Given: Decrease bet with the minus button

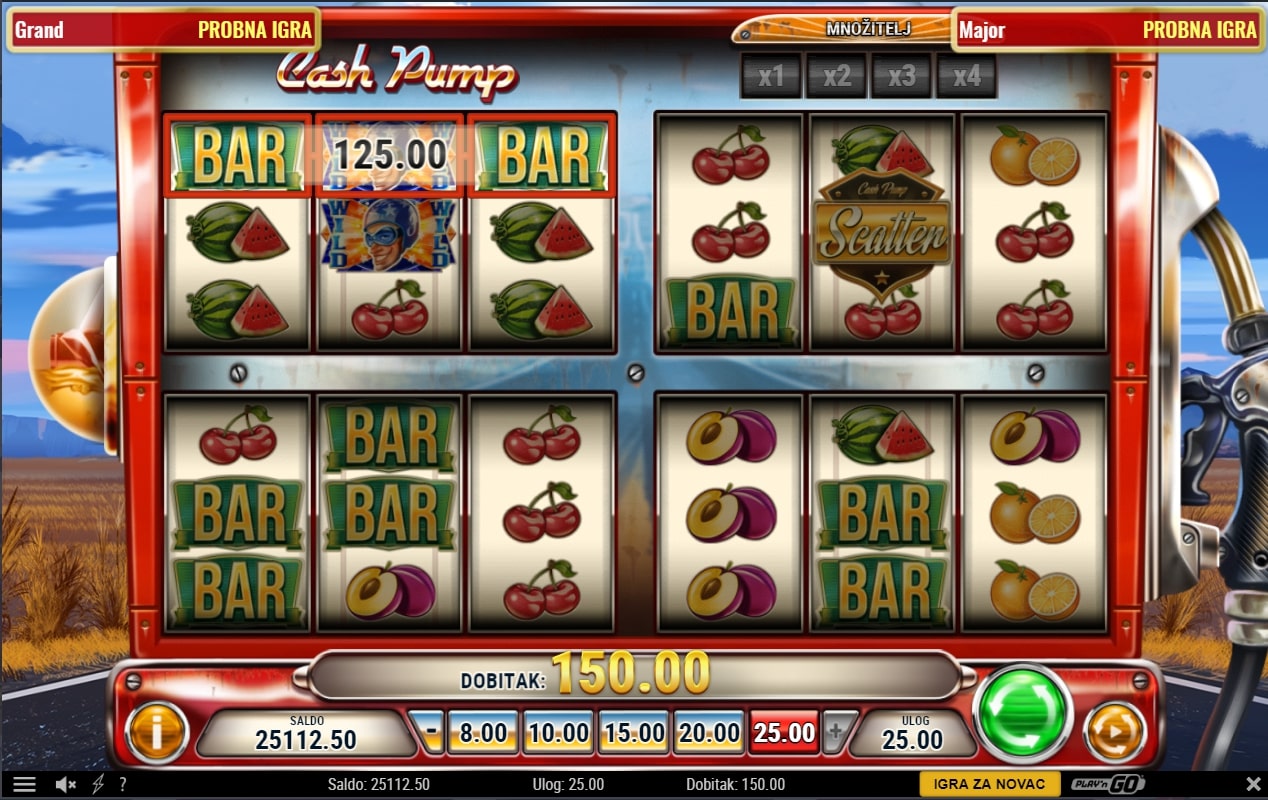Looking at the screenshot, I should pyautogui.click(x=430, y=733).
